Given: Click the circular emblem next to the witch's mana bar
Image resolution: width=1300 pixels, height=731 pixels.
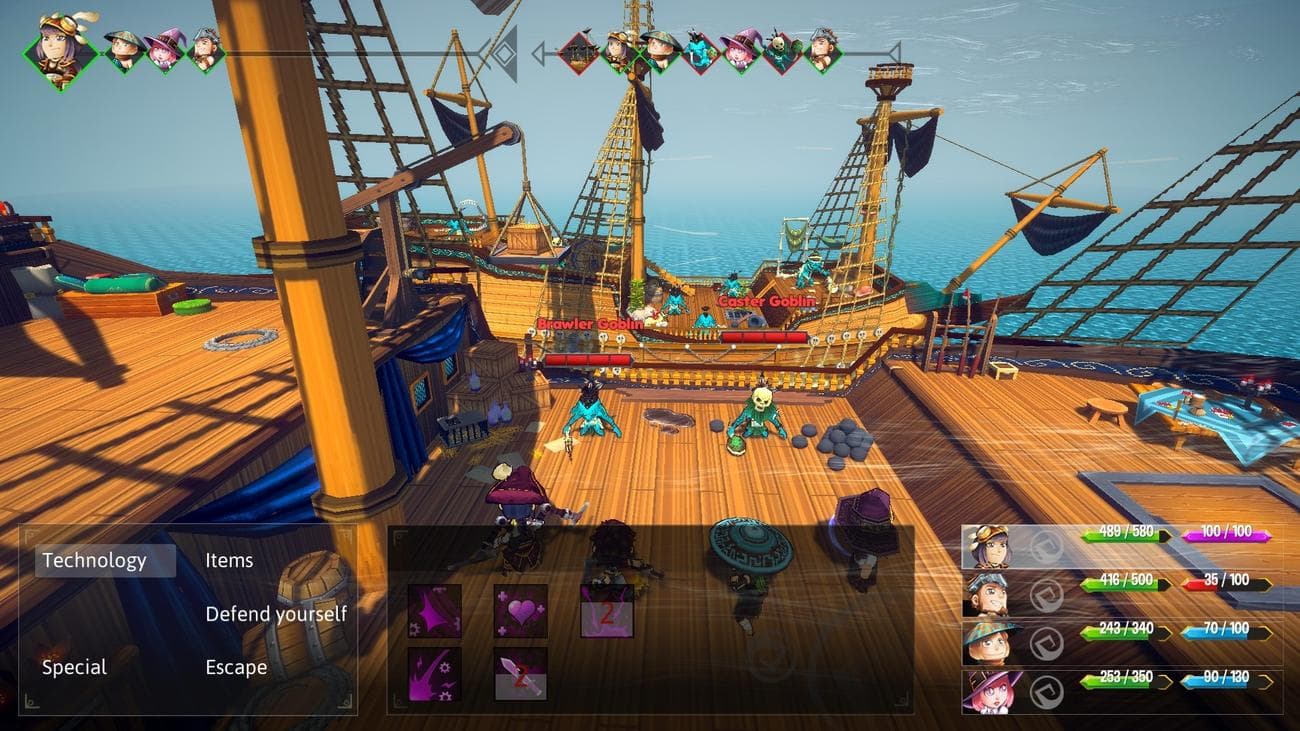Looking at the screenshot, I should coord(1047,692).
